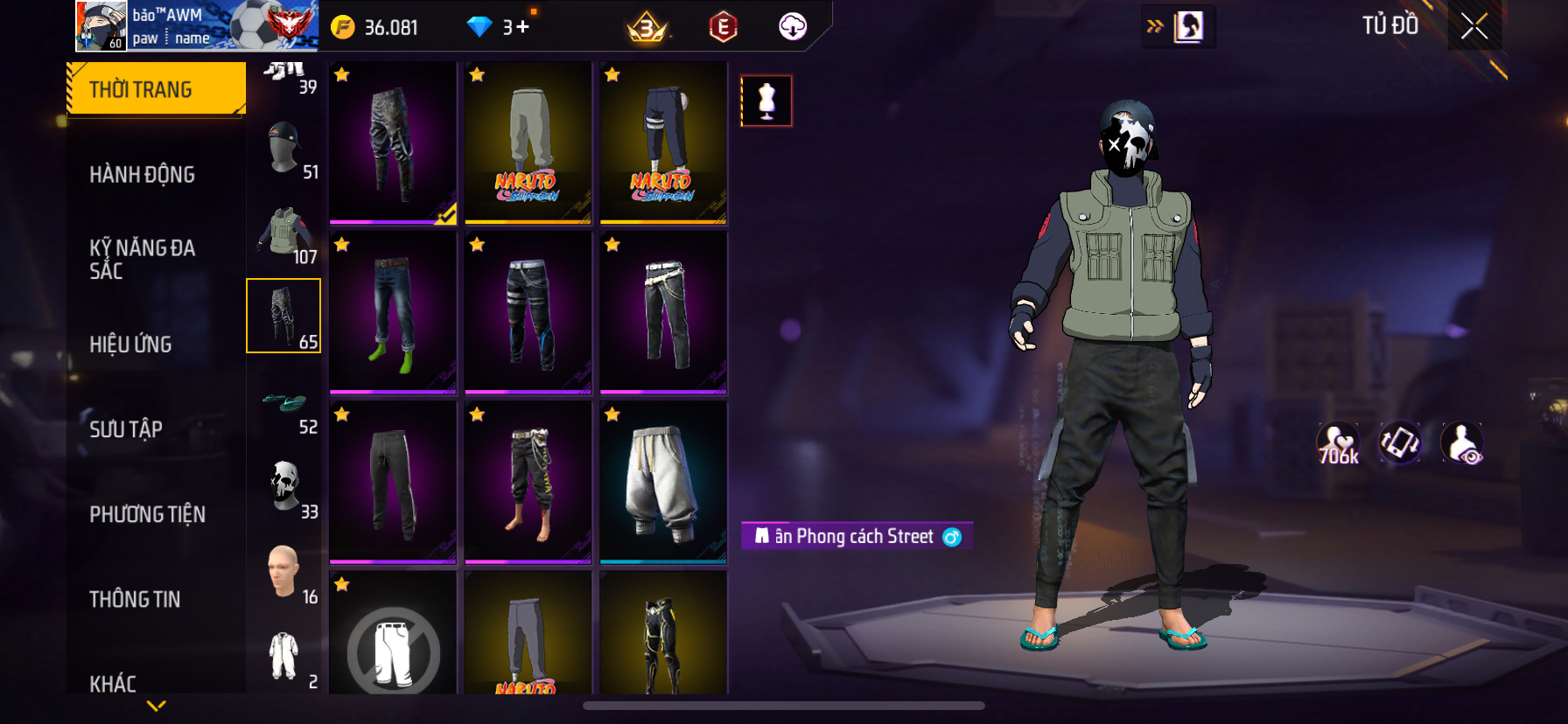
Task: Choose the grey Naruto pants item
Action: pyautogui.click(x=528, y=143)
